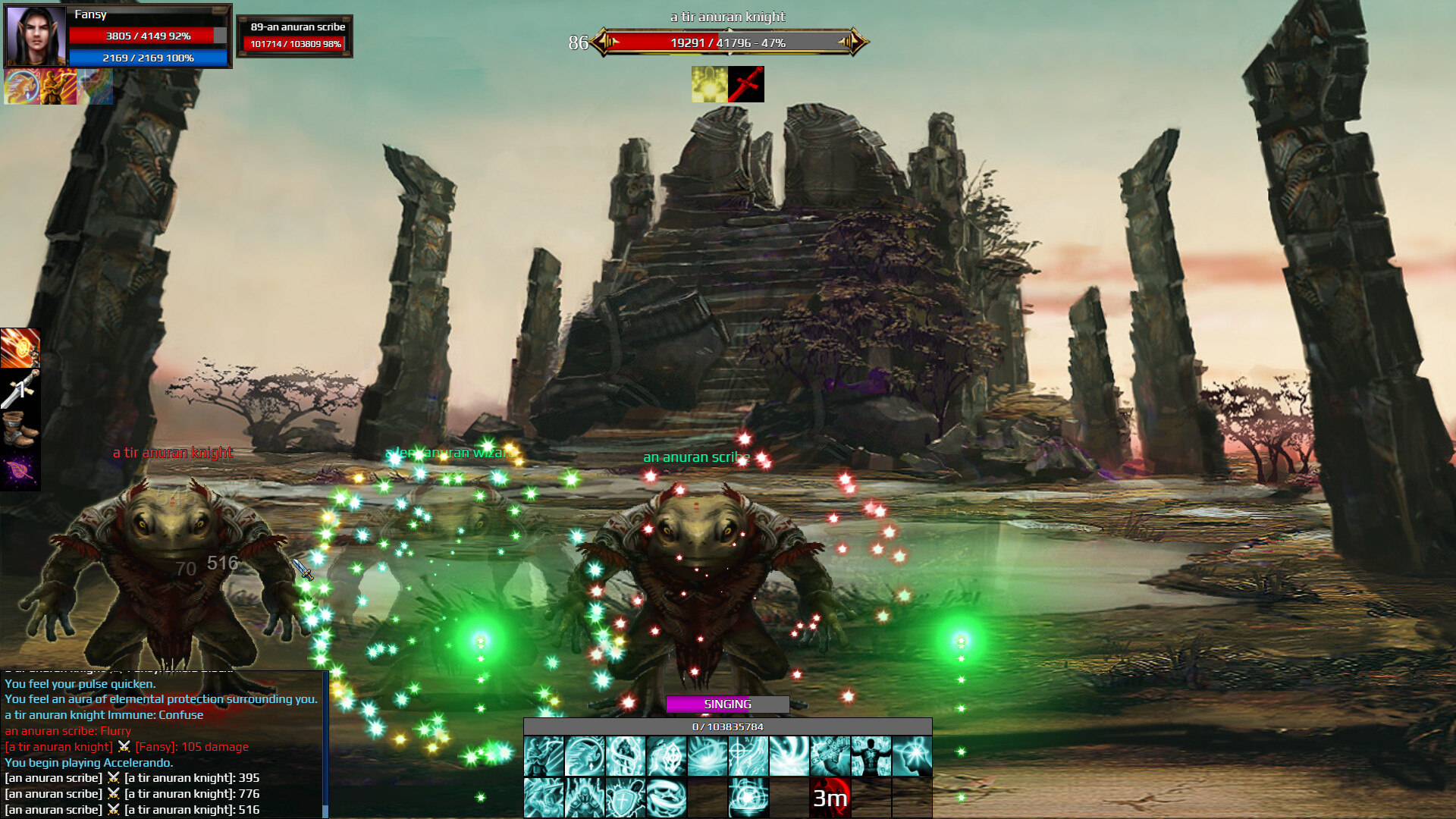Activate the hooded armored figure skill
The height and width of the screenshot is (819, 1456).
(585, 798)
